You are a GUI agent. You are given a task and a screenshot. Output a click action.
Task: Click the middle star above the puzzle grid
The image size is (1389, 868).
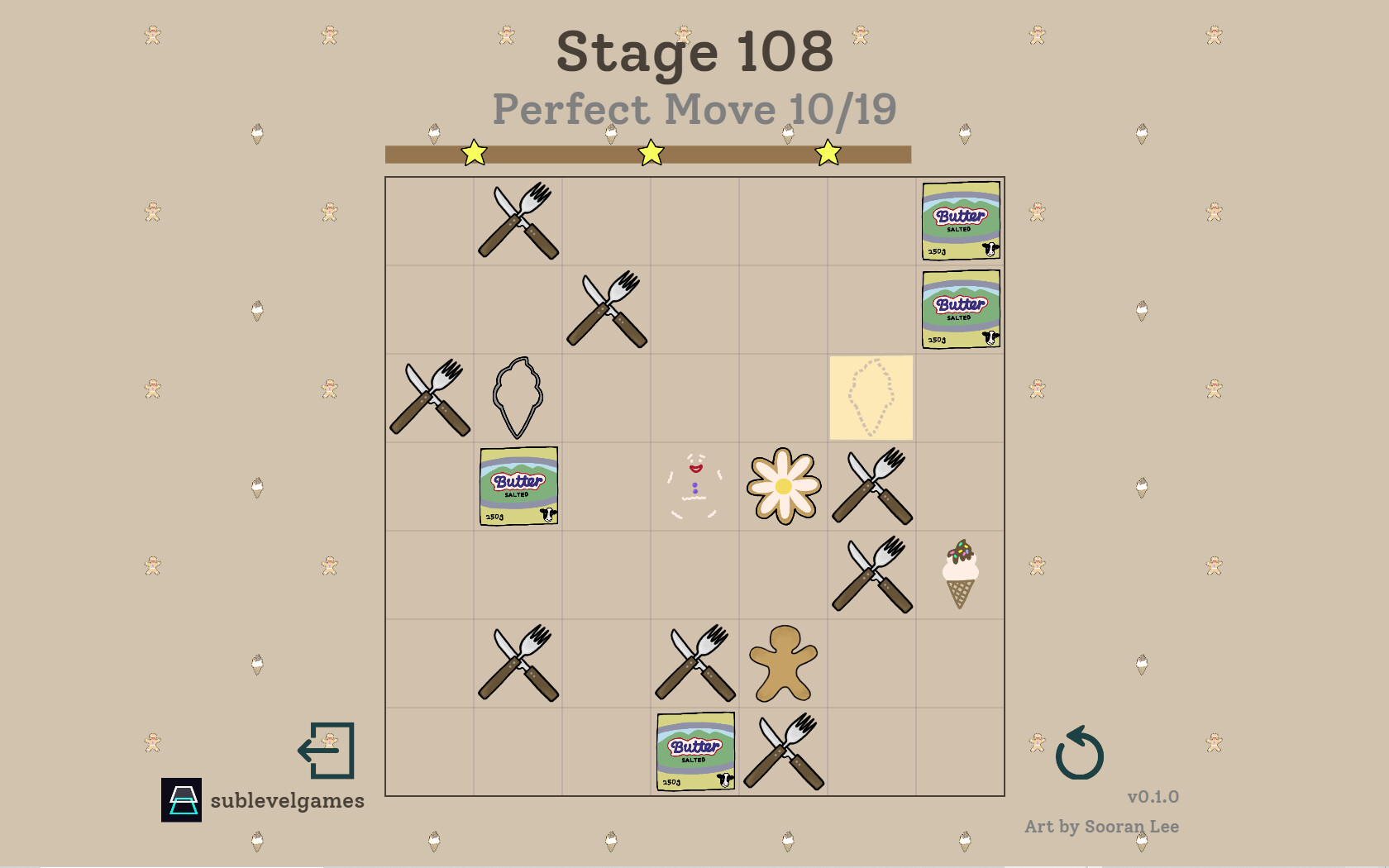[651, 152]
